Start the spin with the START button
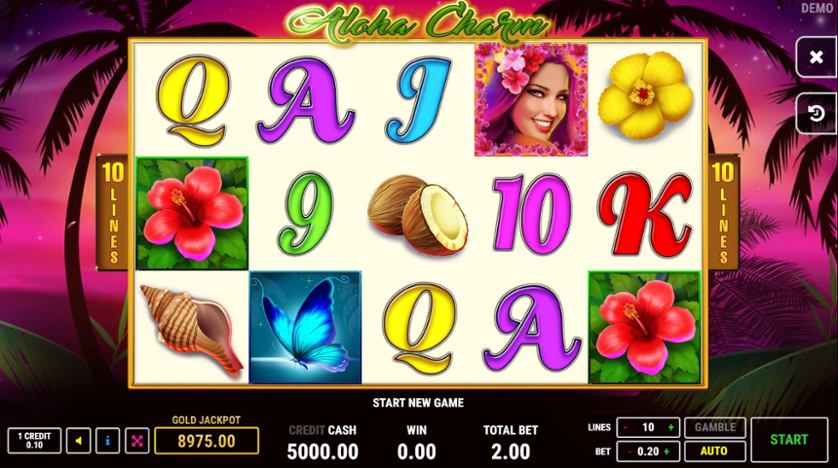The width and height of the screenshot is (838, 468). [x=789, y=439]
